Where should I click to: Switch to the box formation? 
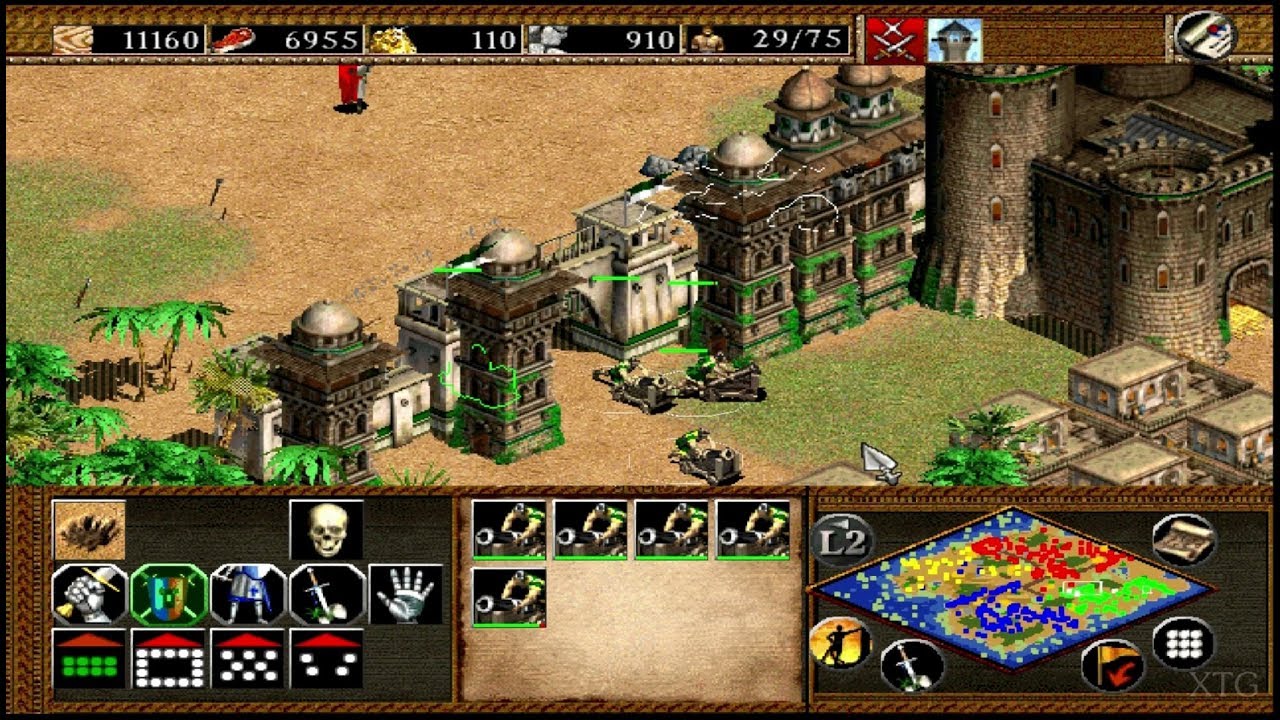coord(169,658)
